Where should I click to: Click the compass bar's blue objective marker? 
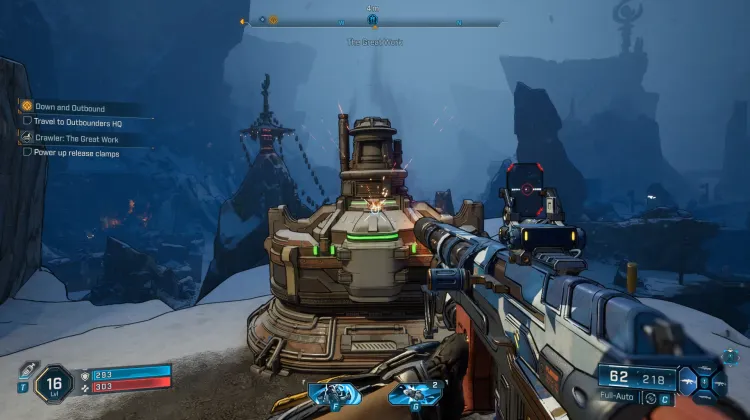pos(372,18)
